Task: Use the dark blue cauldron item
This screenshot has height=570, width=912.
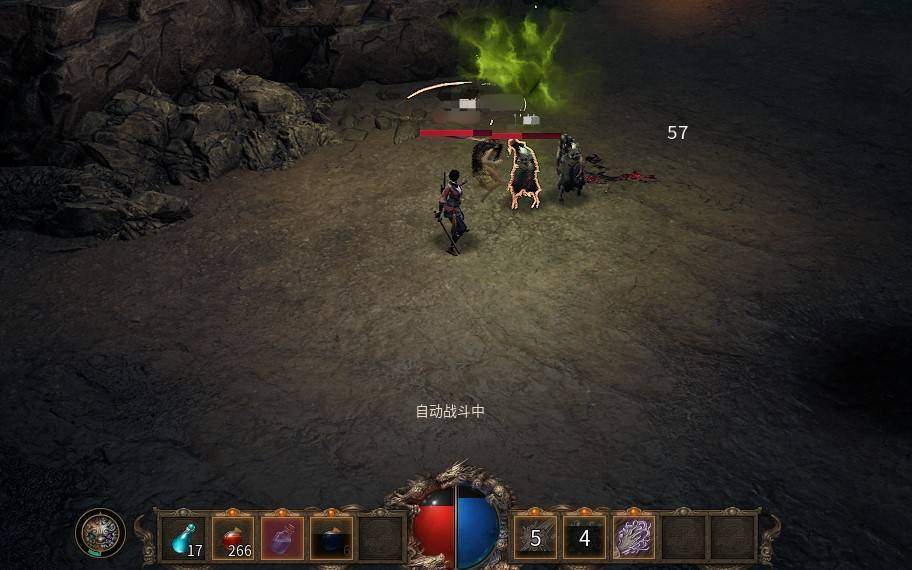Action: (x=331, y=537)
